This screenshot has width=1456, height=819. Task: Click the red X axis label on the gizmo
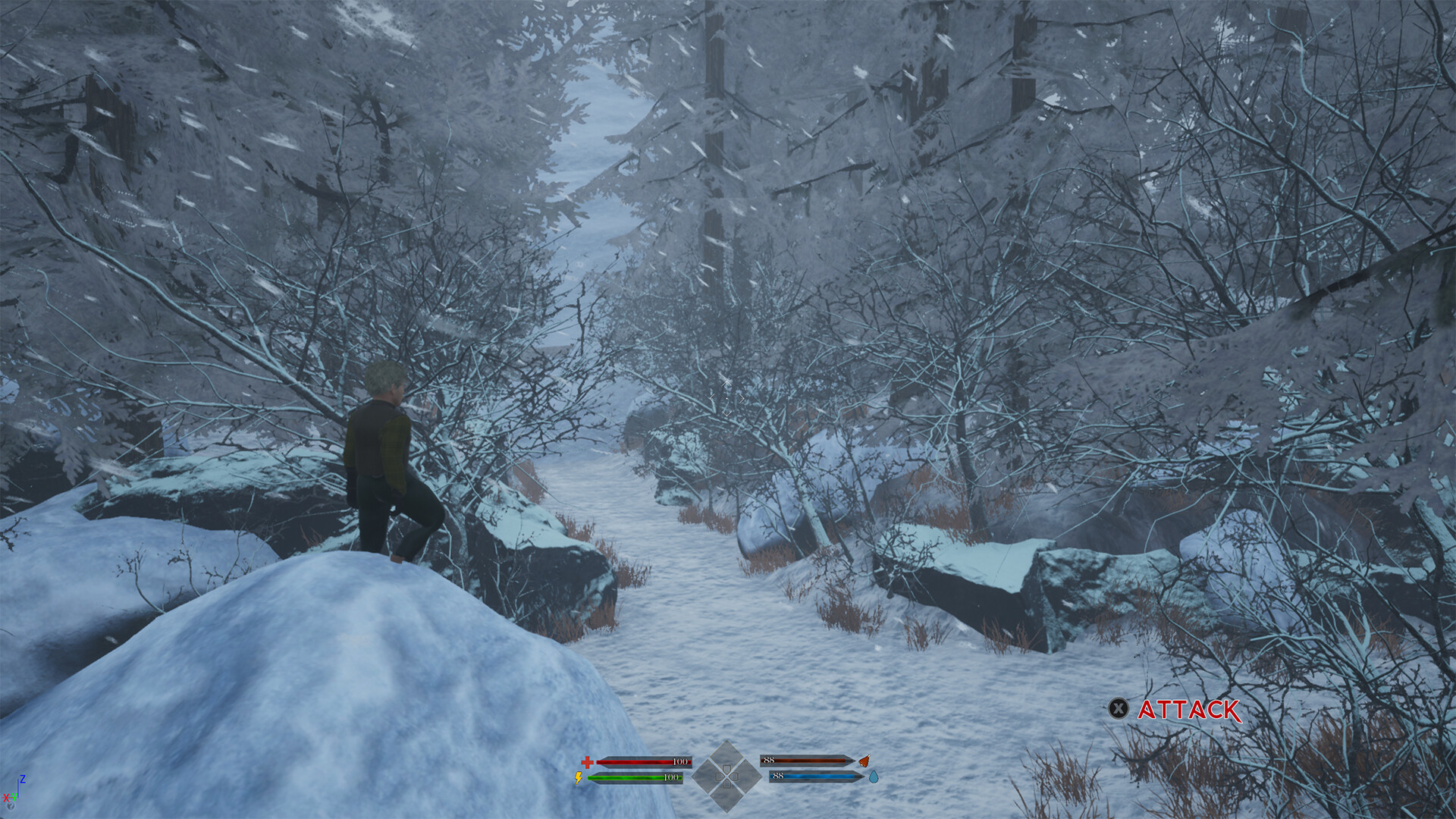coord(7,797)
